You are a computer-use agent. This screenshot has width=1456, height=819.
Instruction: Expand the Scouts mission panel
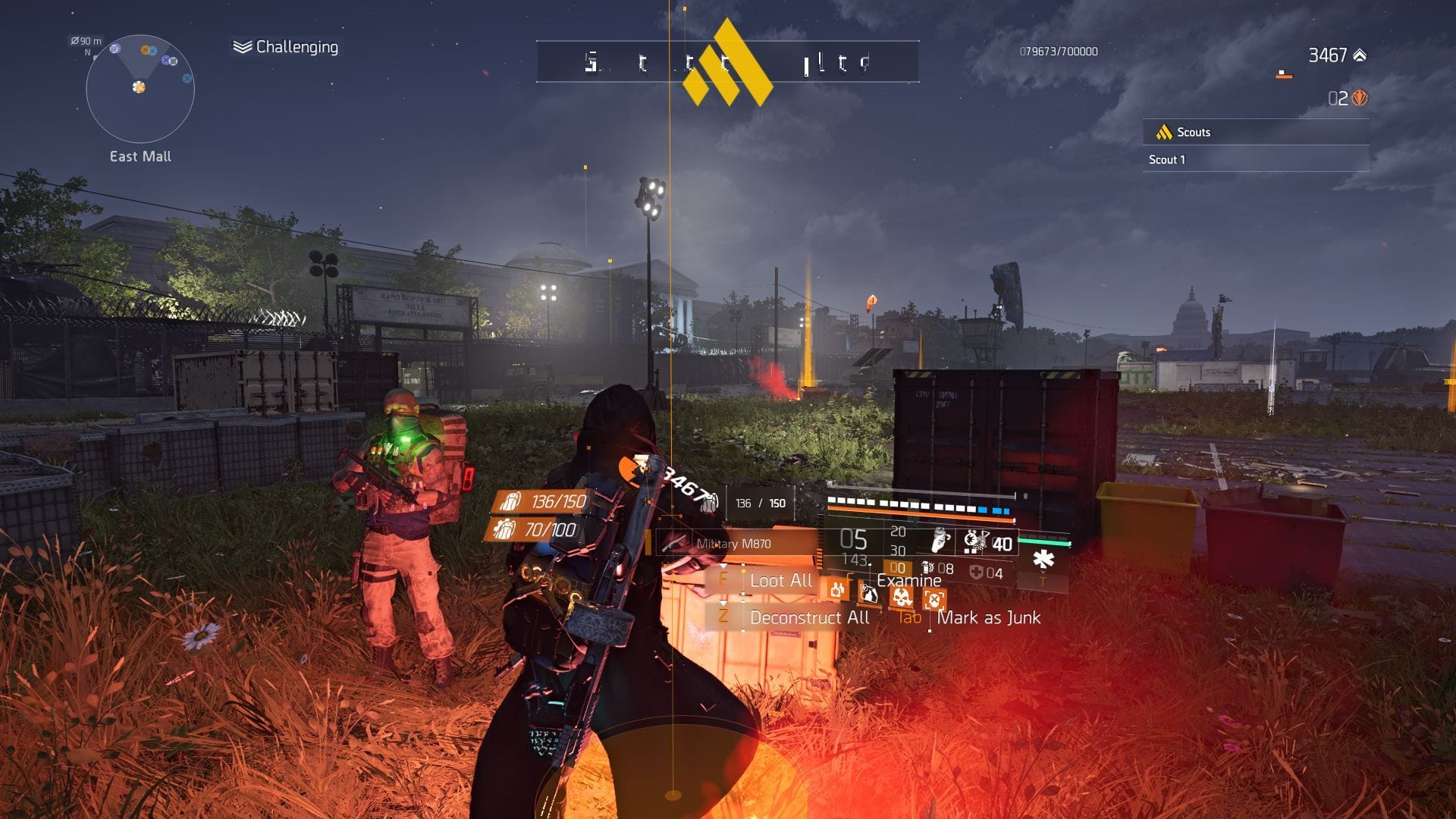1255,132
